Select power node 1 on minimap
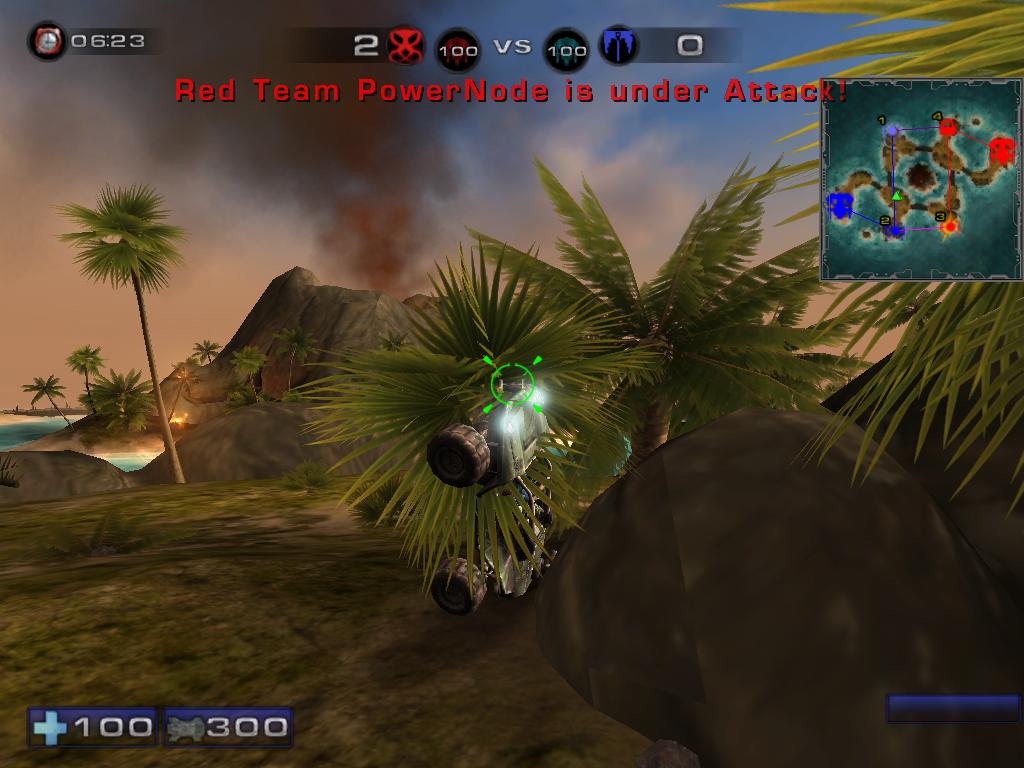 click(892, 130)
